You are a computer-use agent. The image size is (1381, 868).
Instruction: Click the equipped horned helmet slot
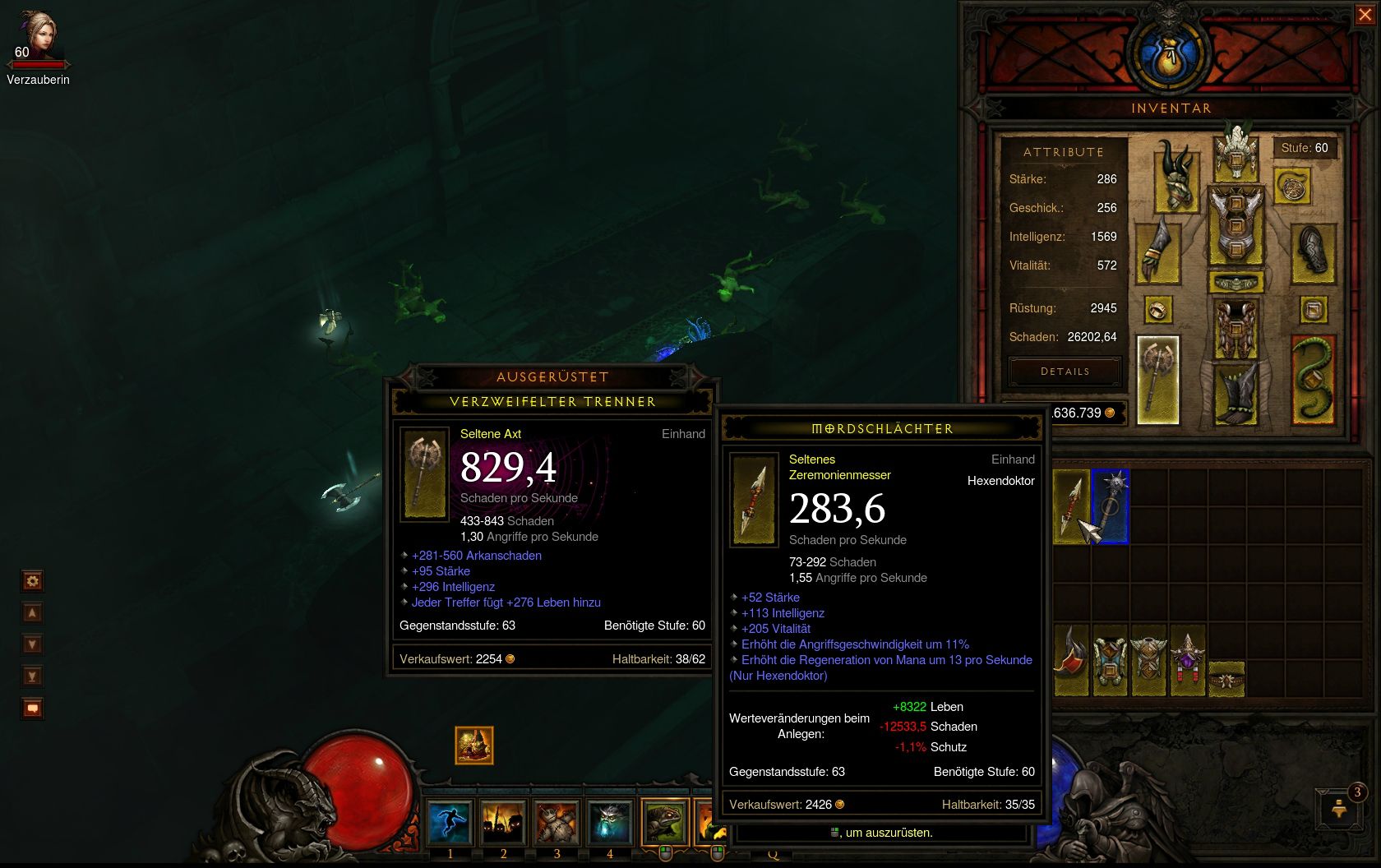[1236, 152]
